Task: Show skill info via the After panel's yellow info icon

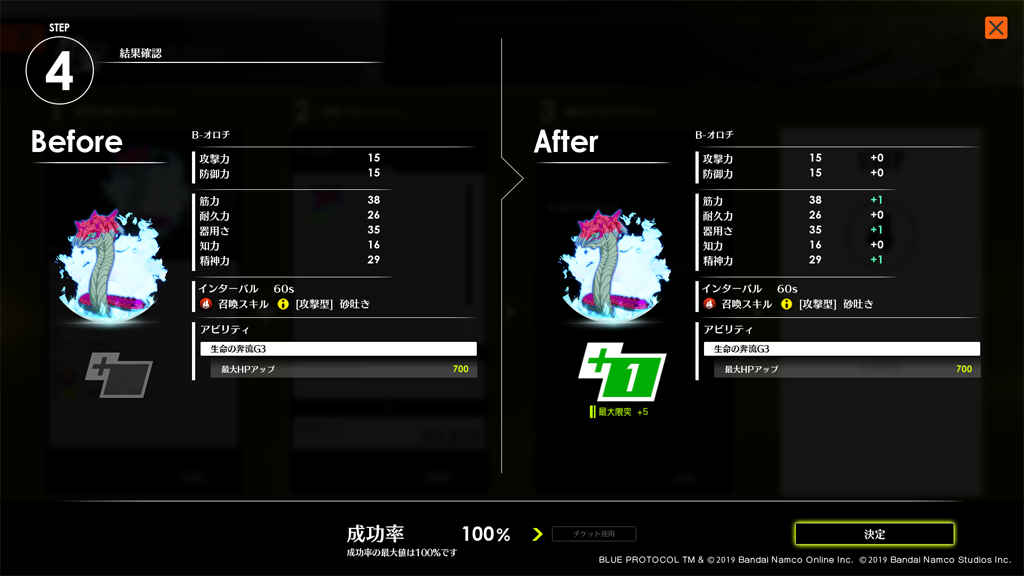Action: [x=787, y=304]
